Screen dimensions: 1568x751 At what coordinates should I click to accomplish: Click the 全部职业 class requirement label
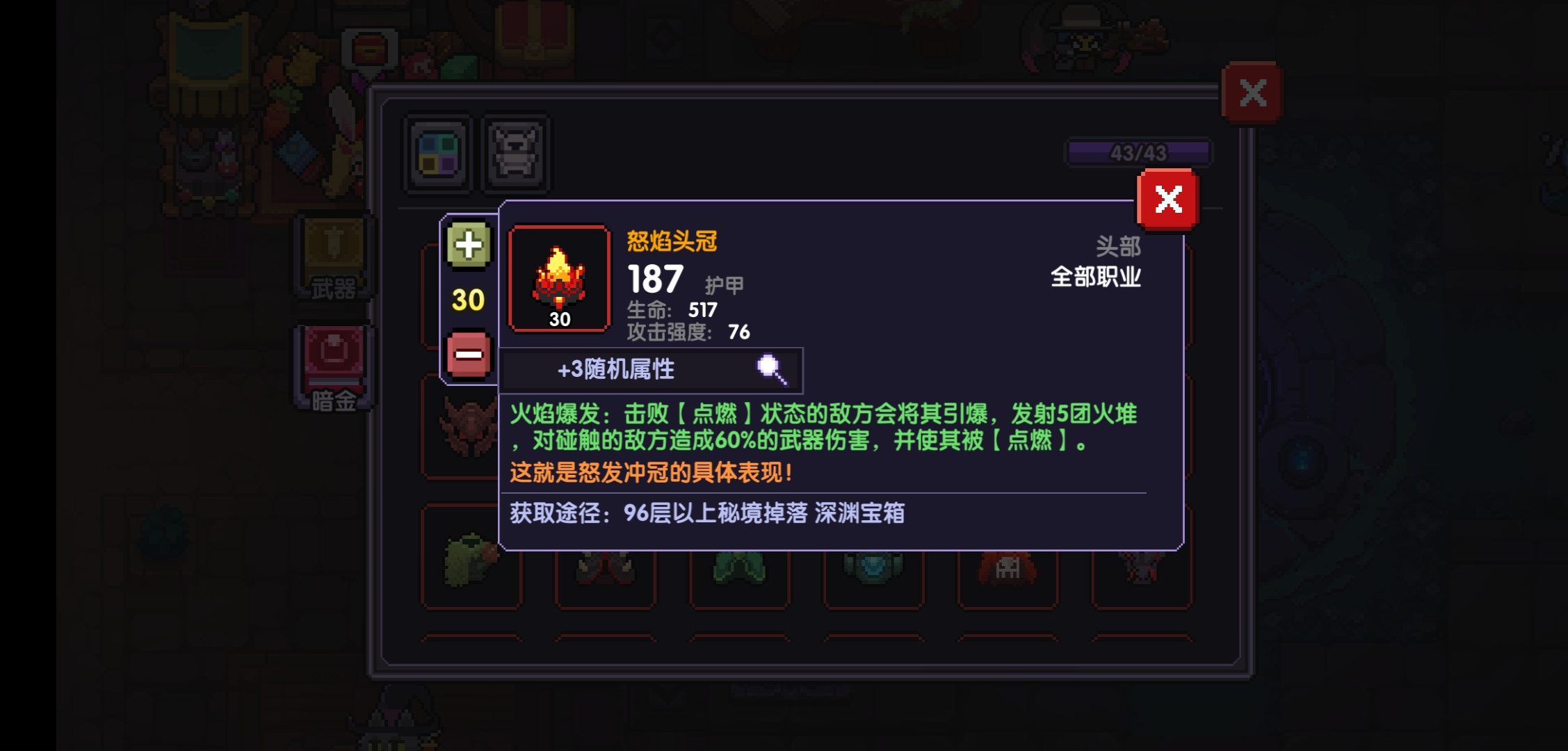(x=1097, y=277)
